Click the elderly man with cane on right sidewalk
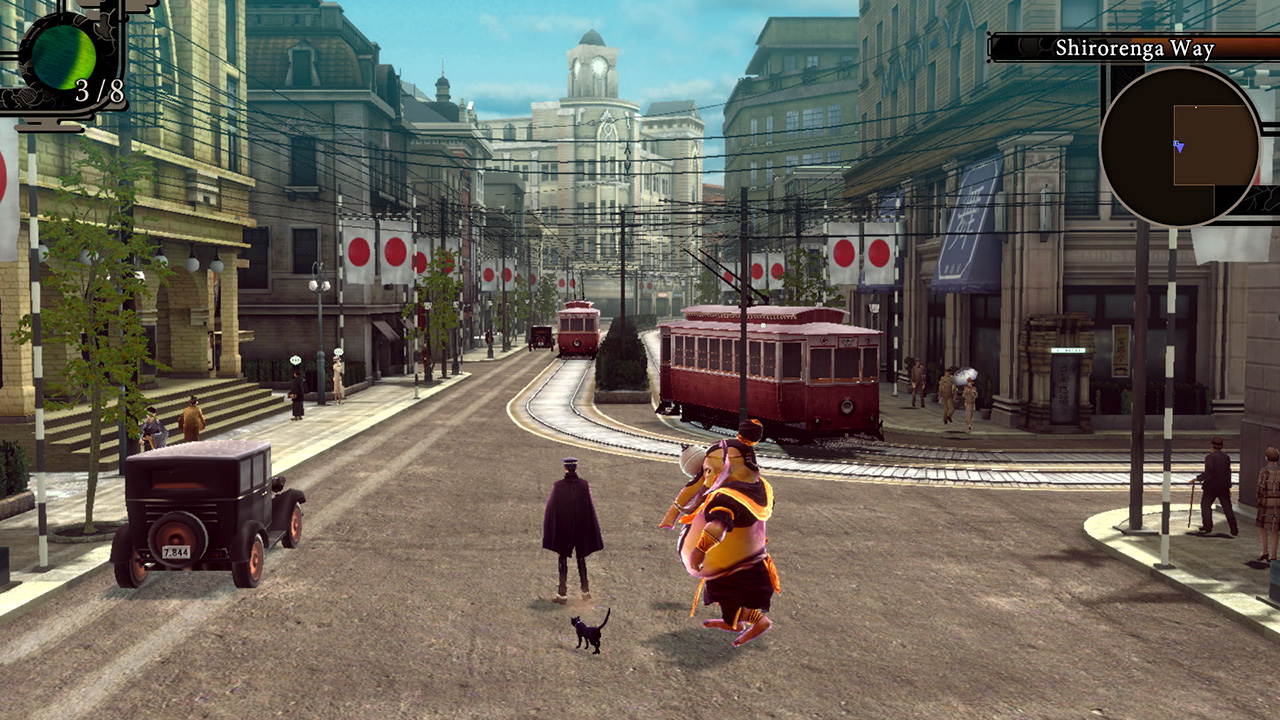The width and height of the screenshot is (1280, 720). [1216, 485]
